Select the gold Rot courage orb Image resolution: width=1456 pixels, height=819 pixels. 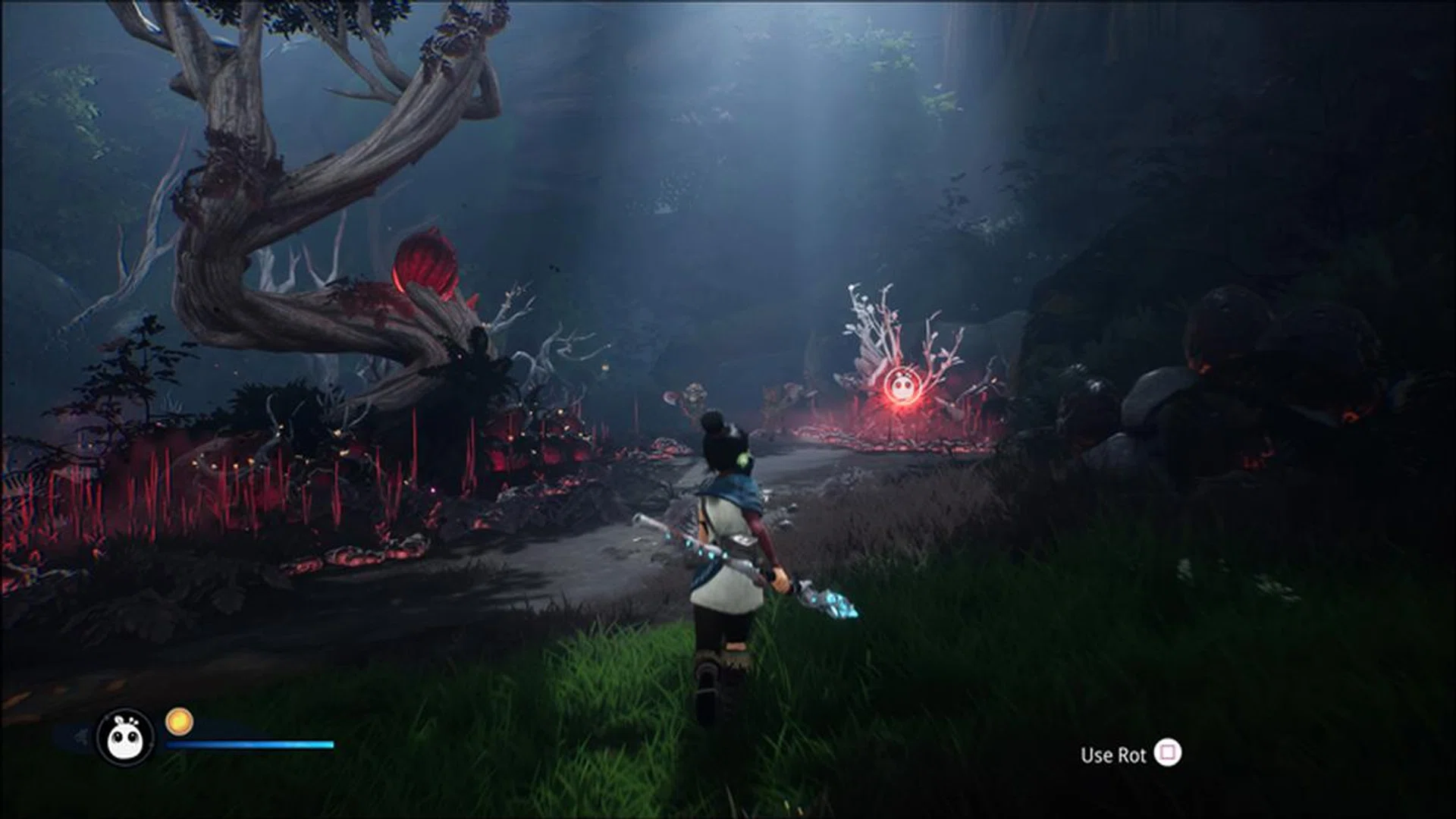[180, 721]
